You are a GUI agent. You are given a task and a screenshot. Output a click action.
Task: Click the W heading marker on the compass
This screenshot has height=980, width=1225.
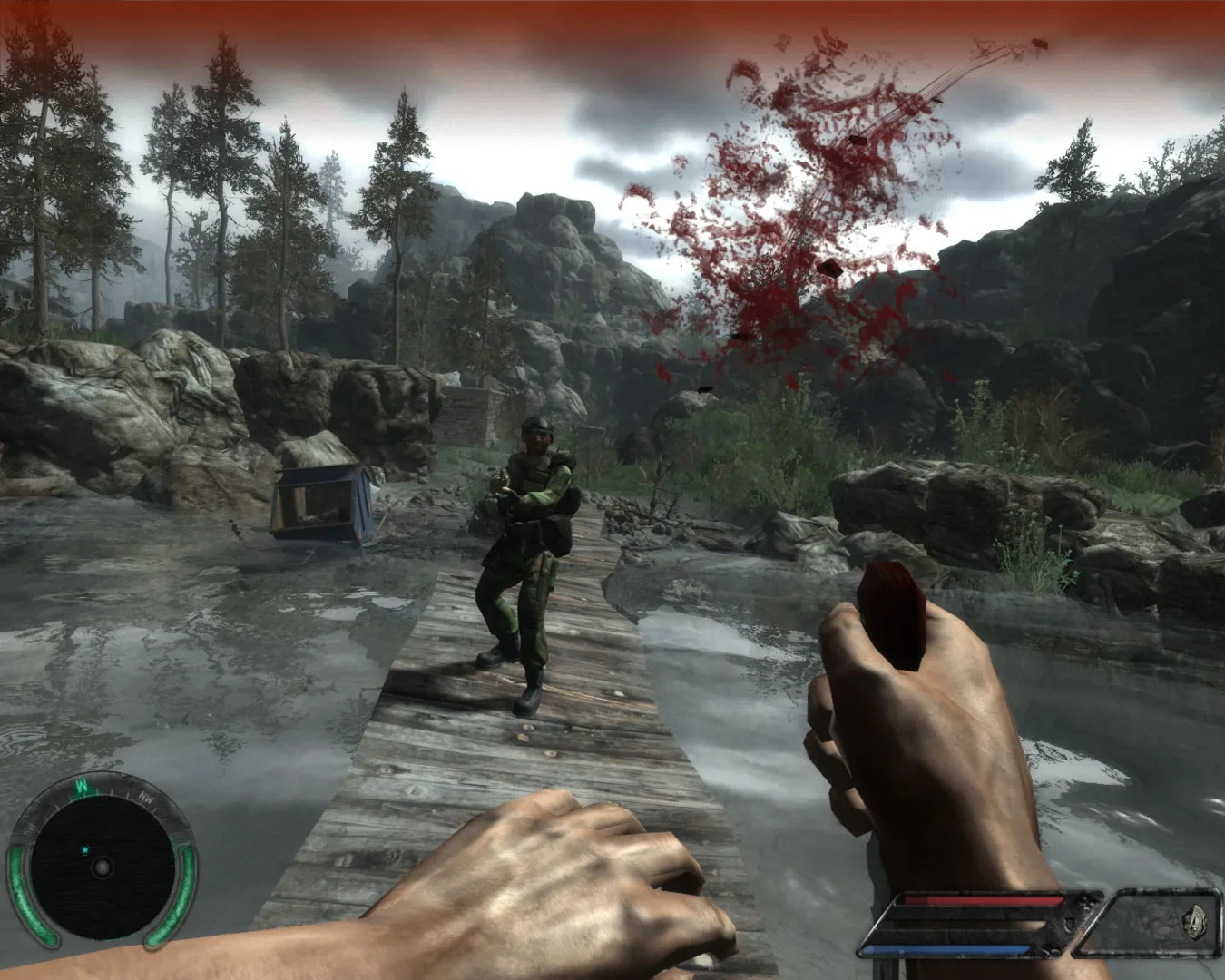81,787
